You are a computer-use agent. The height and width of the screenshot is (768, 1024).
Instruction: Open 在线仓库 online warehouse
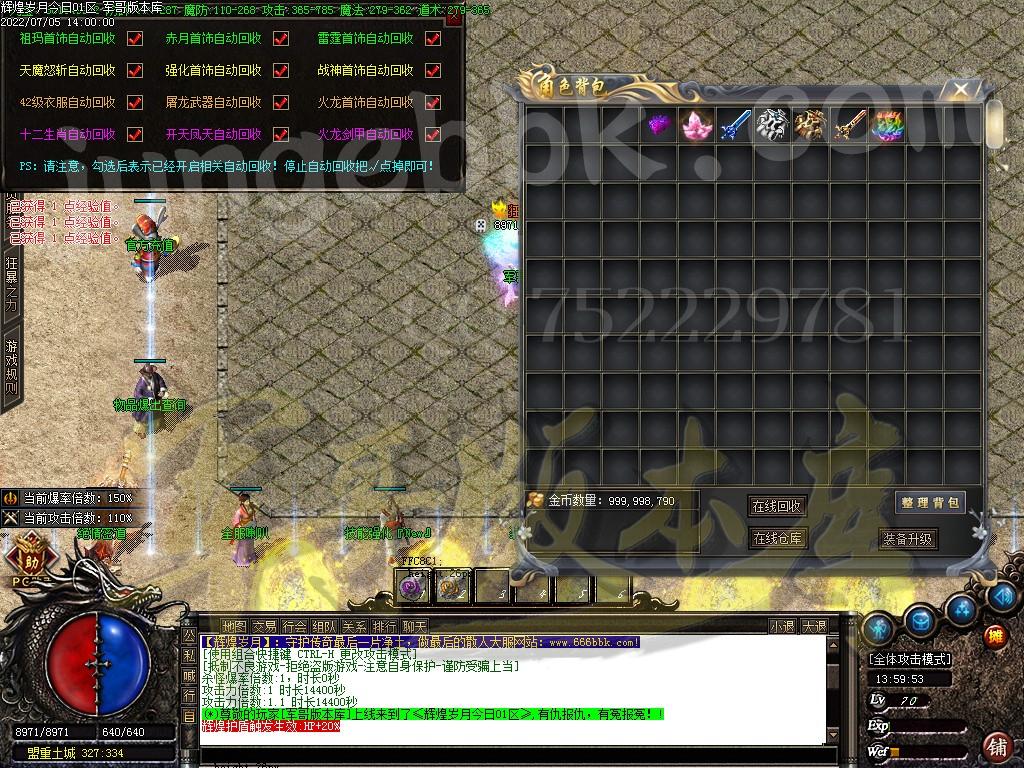pos(777,539)
